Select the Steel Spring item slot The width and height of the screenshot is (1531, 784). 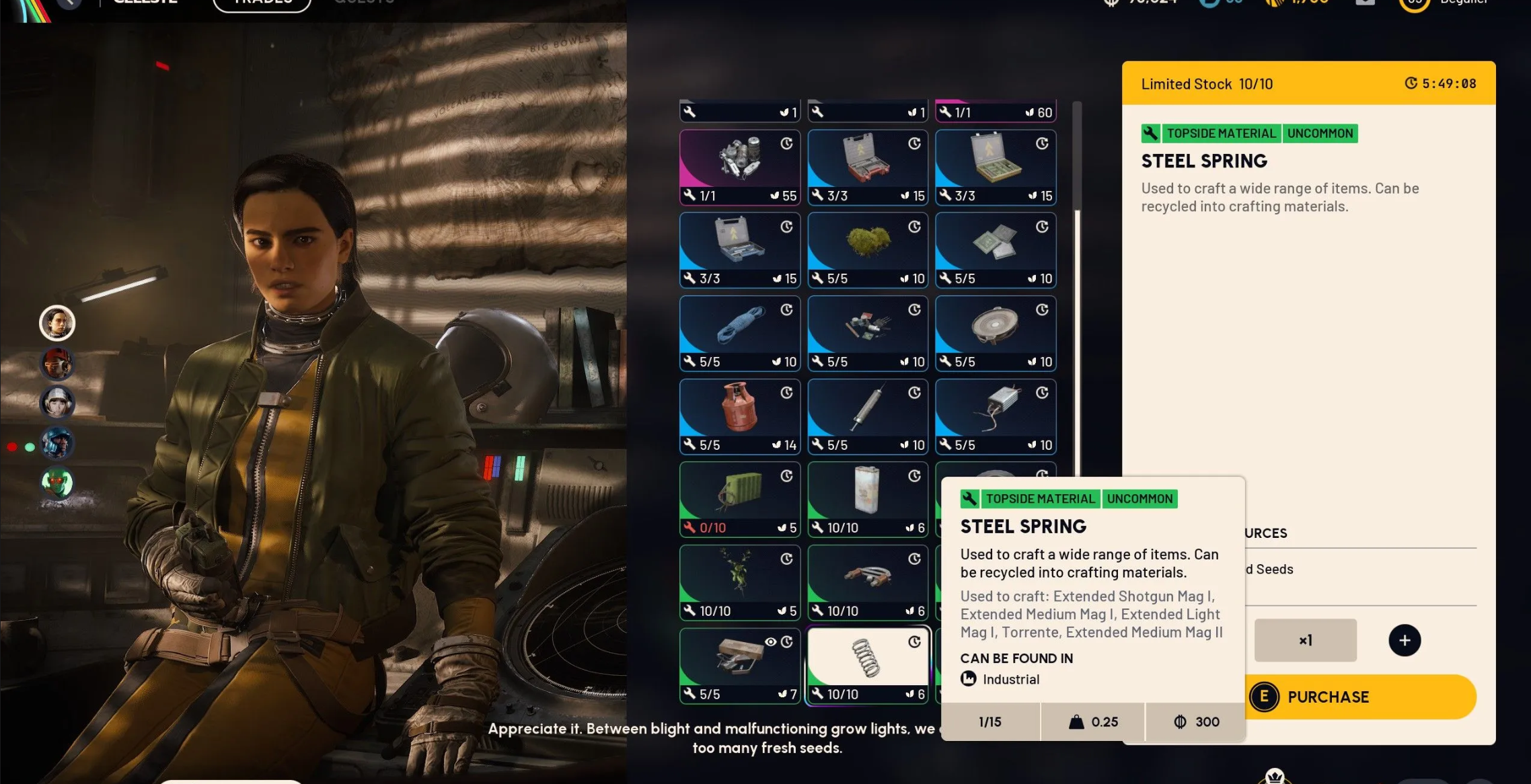pos(867,664)
